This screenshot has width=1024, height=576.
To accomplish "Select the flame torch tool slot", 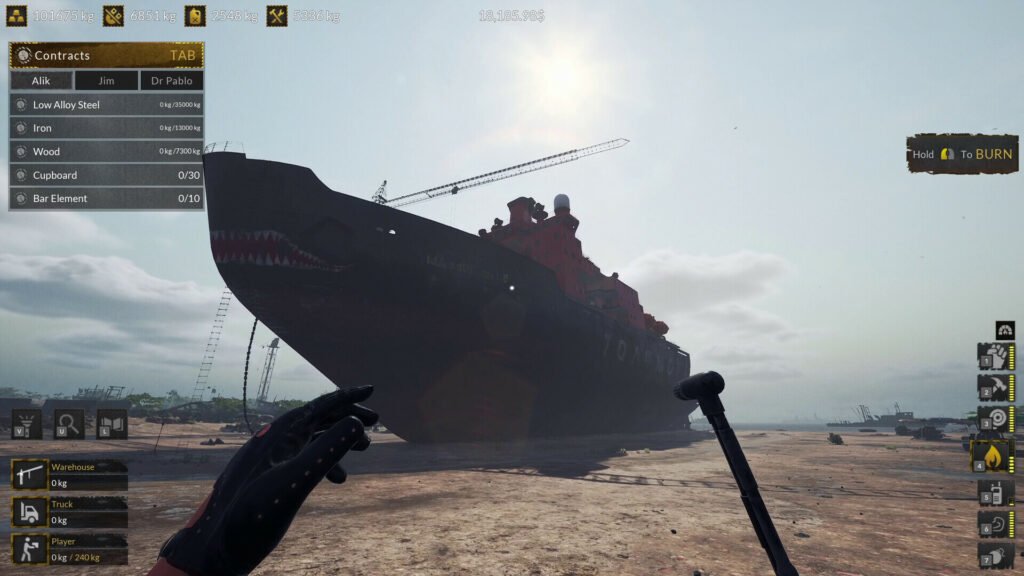I will pyautogui.click(x=995, y=456).
